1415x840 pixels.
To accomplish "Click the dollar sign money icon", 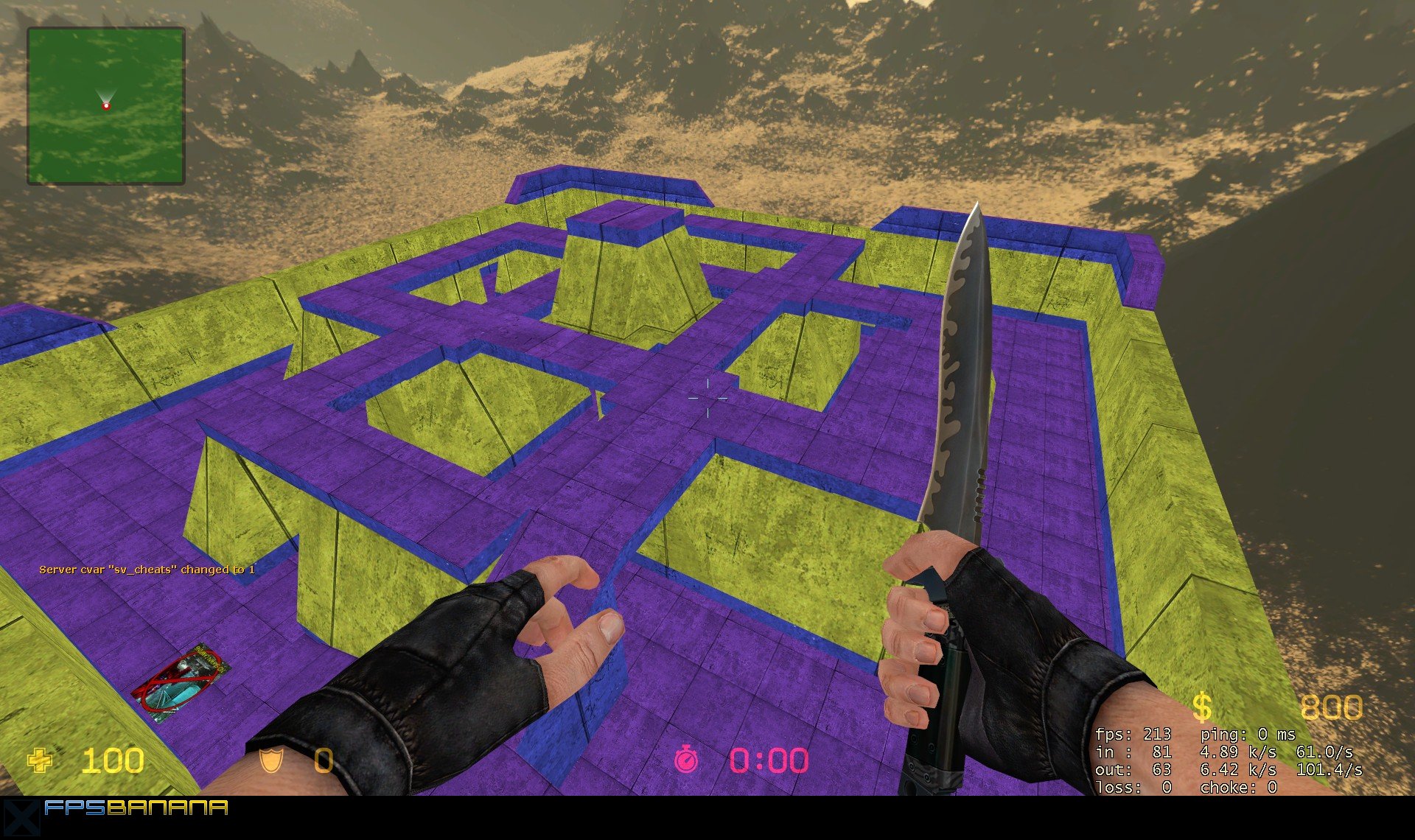I will coord(1201,705).
